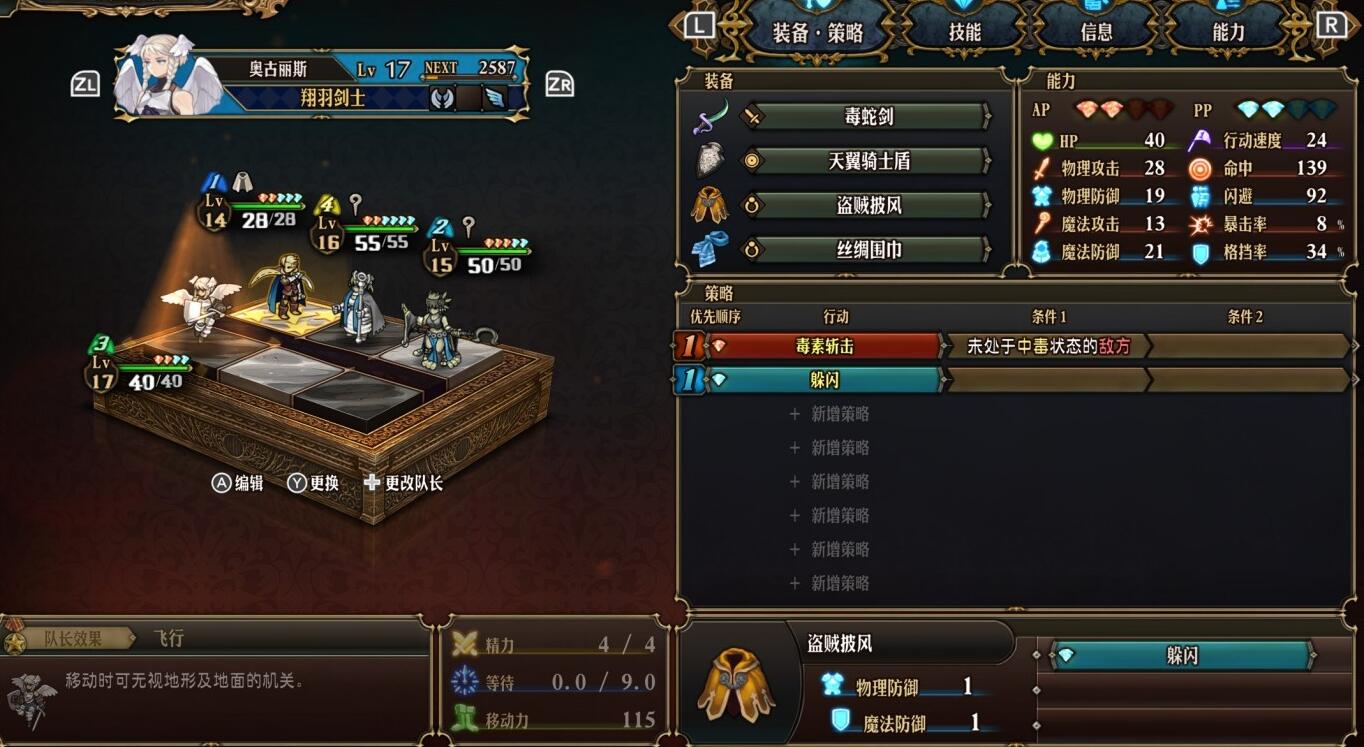Screen dimensions: 1364x747
Task: Open the 盗贼披风 cloak slot icon
Action: (x=706, y=203)
